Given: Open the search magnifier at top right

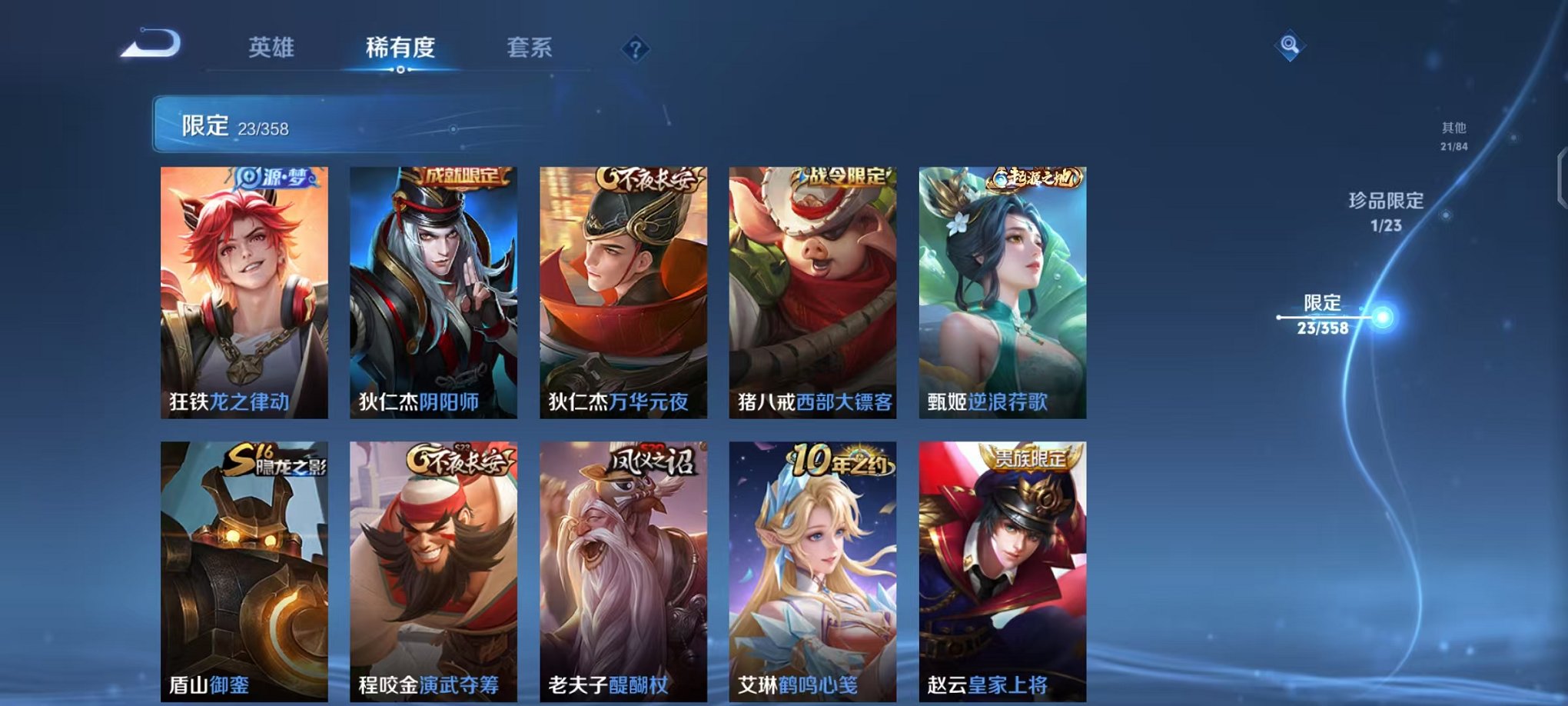Looking at the screenshot, I should 1288,46.
